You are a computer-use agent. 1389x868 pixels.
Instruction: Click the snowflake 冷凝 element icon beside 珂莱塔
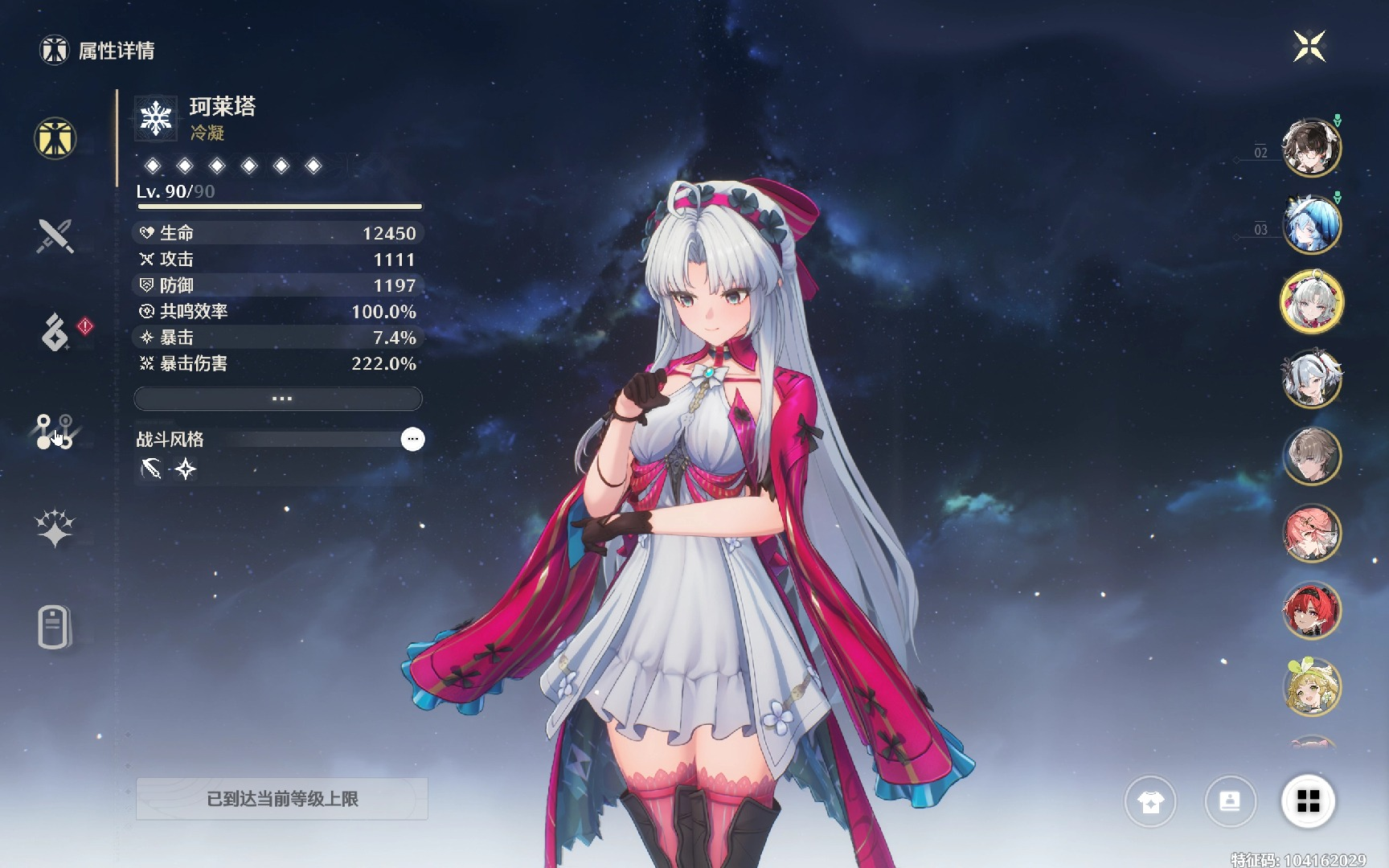click(155, 119)
